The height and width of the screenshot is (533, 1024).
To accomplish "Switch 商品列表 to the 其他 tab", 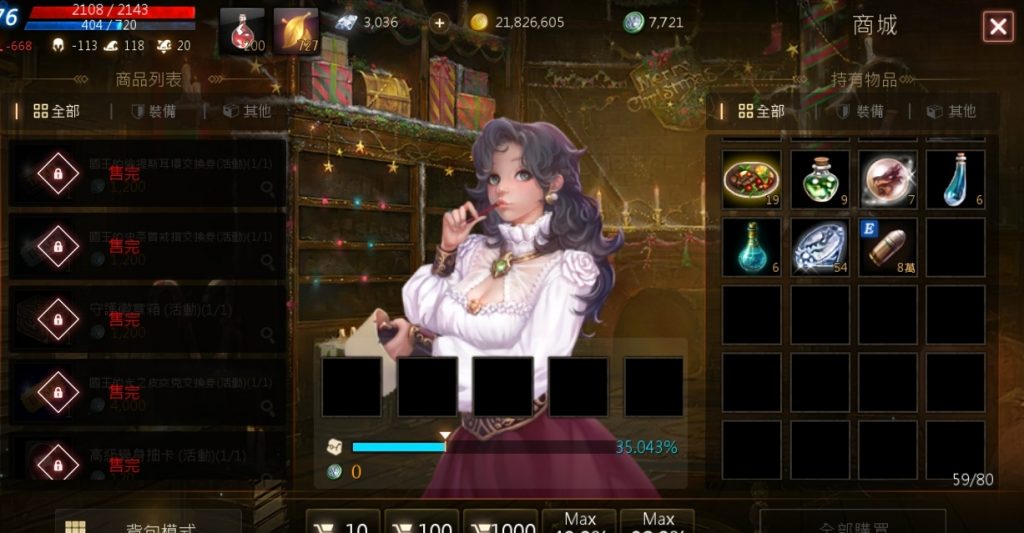I will tap(247, 111).
